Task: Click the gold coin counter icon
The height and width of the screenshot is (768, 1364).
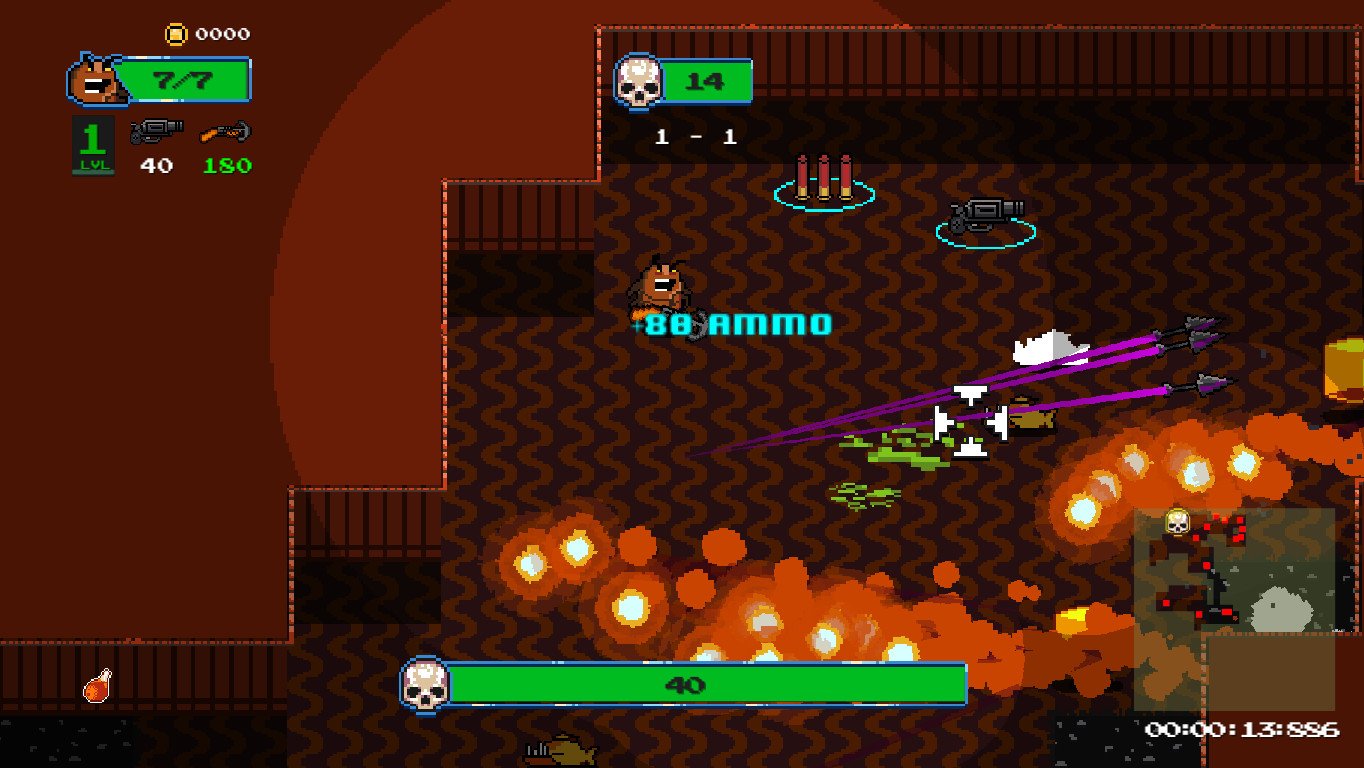Action: click(x=176, y=35)
